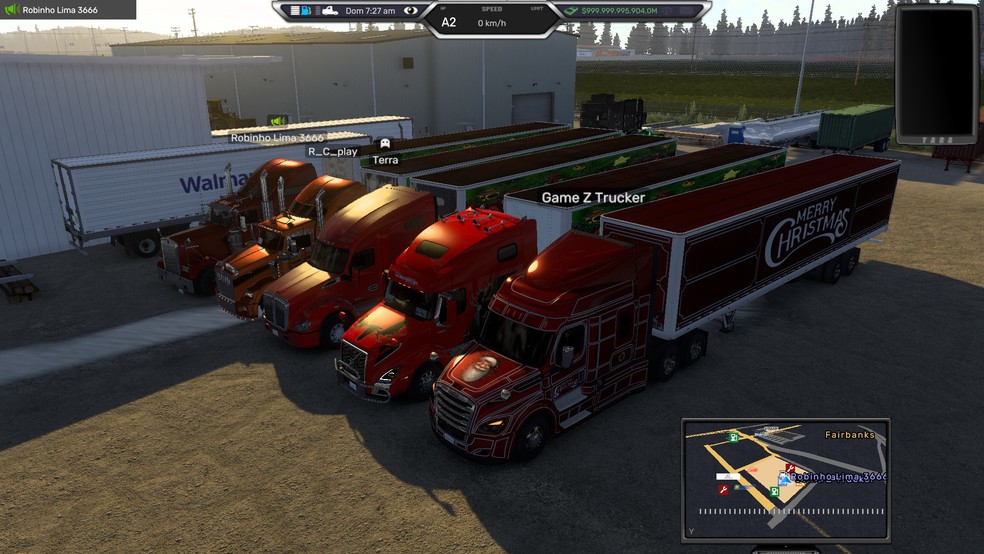Open the Fairbanks minimap
984x554 pixels.
coord(785,476)
